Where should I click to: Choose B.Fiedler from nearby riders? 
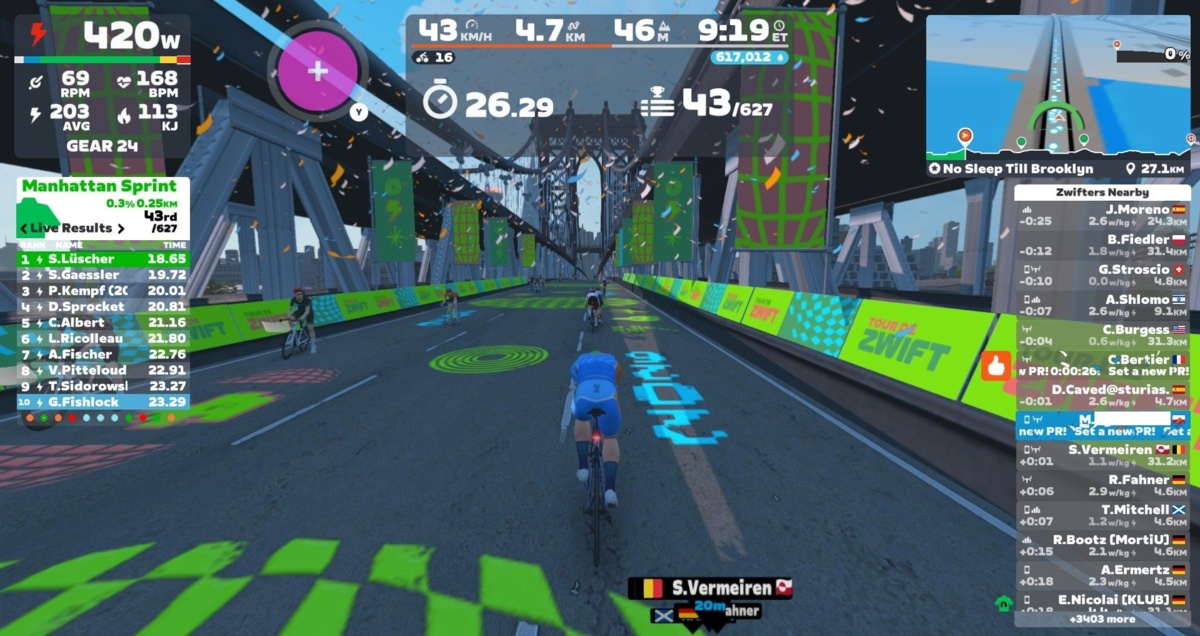1102,245
